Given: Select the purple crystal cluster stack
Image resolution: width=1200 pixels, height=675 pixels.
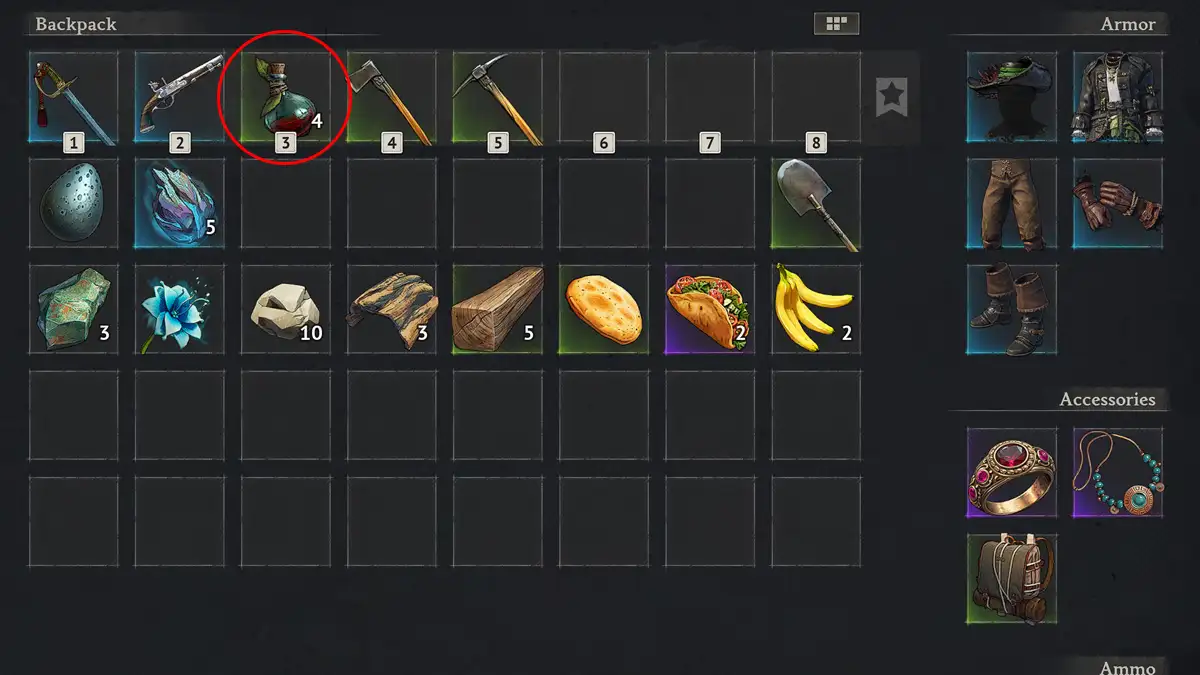Looking at the screenshot, I should point(179,204).
